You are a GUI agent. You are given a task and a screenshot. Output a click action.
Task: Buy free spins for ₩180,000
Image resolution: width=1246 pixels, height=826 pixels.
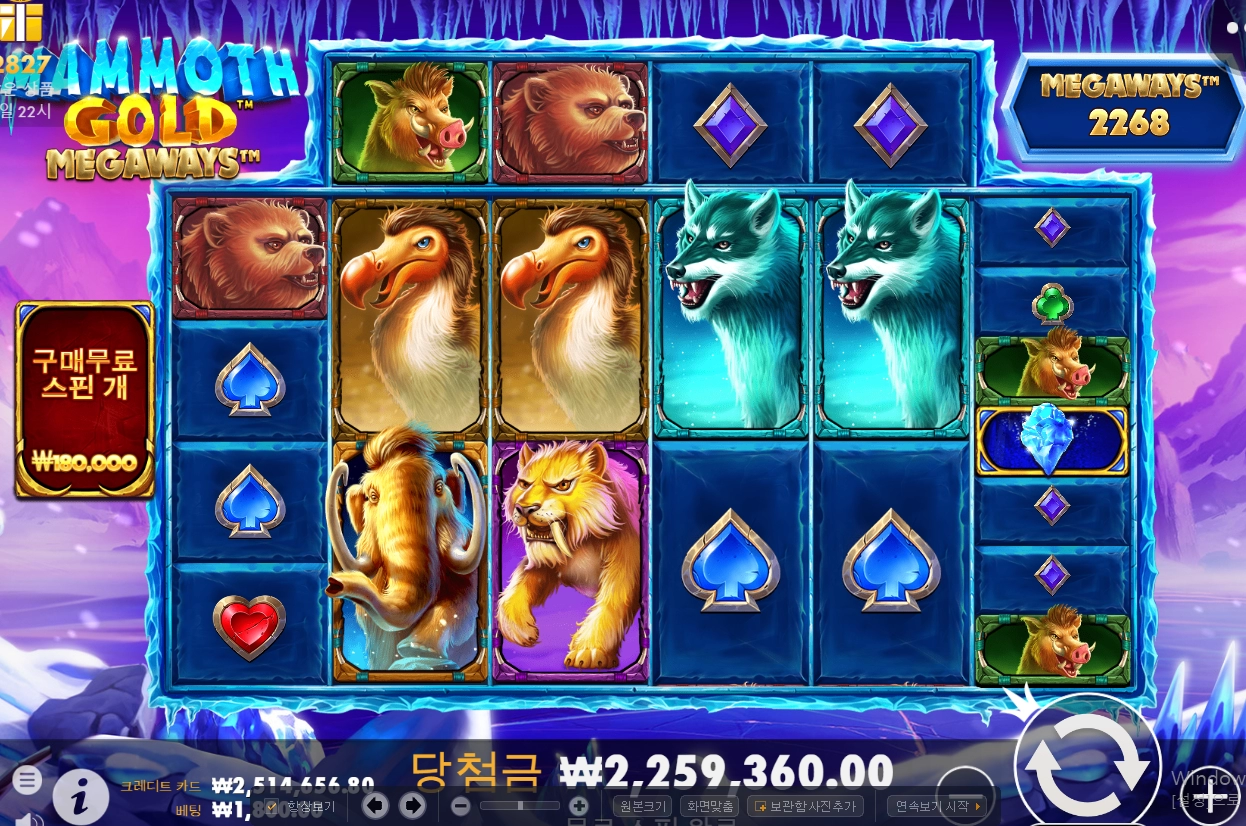[85, 398]
